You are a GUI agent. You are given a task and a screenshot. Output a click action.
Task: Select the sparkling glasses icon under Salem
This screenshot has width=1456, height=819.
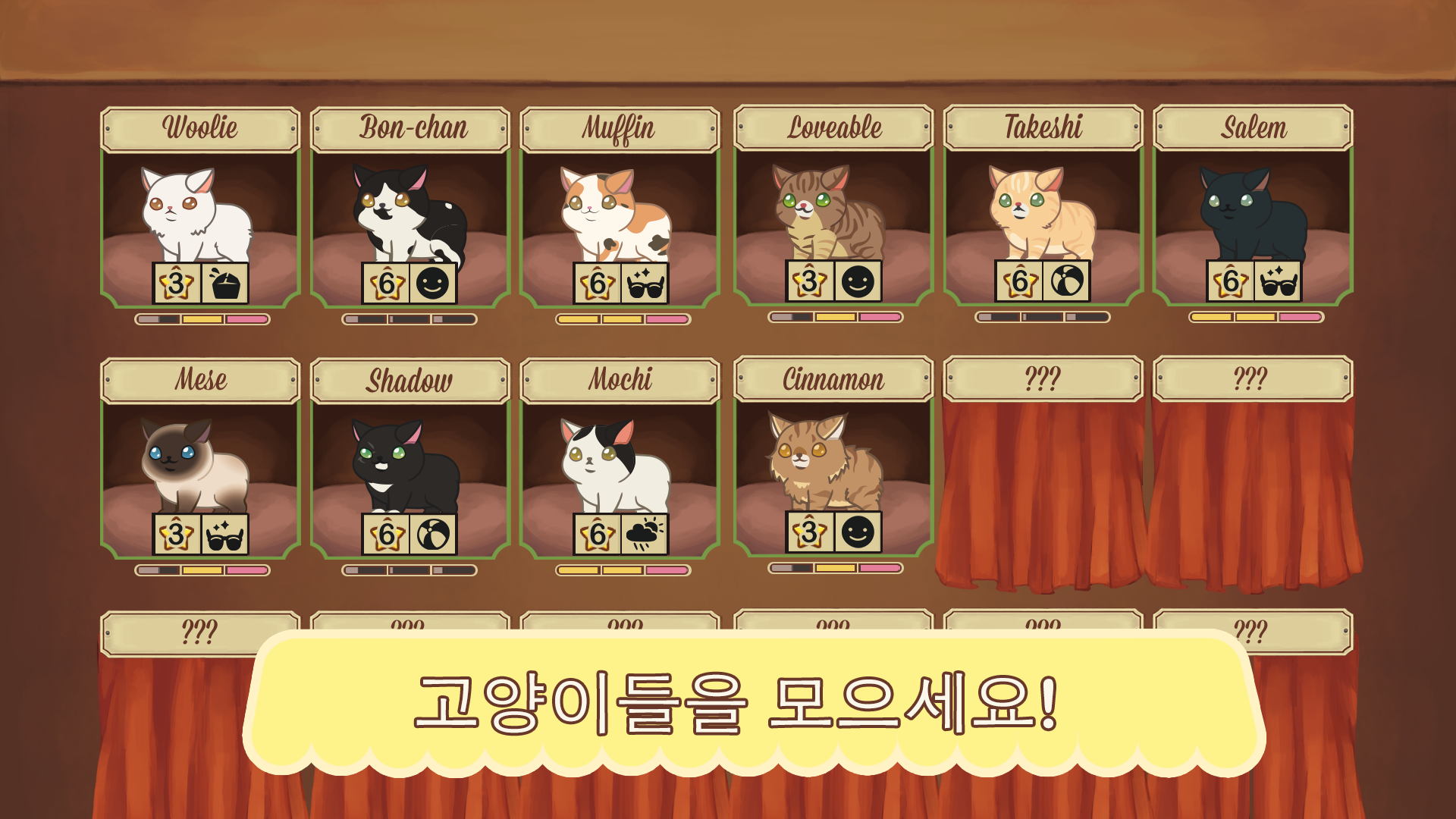tap(1276, 281)
